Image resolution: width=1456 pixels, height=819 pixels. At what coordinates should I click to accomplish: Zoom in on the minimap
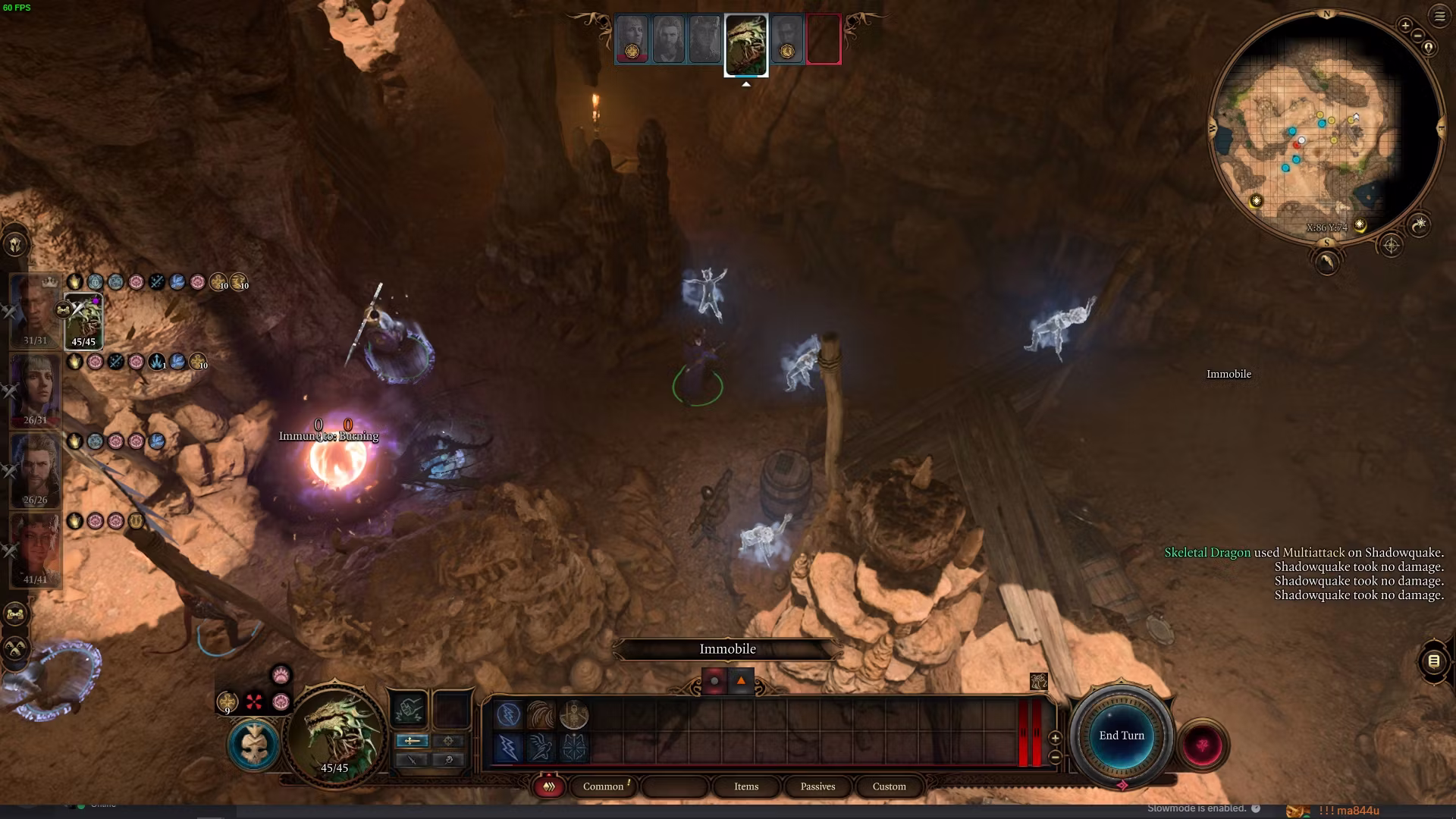point(1404,25)
